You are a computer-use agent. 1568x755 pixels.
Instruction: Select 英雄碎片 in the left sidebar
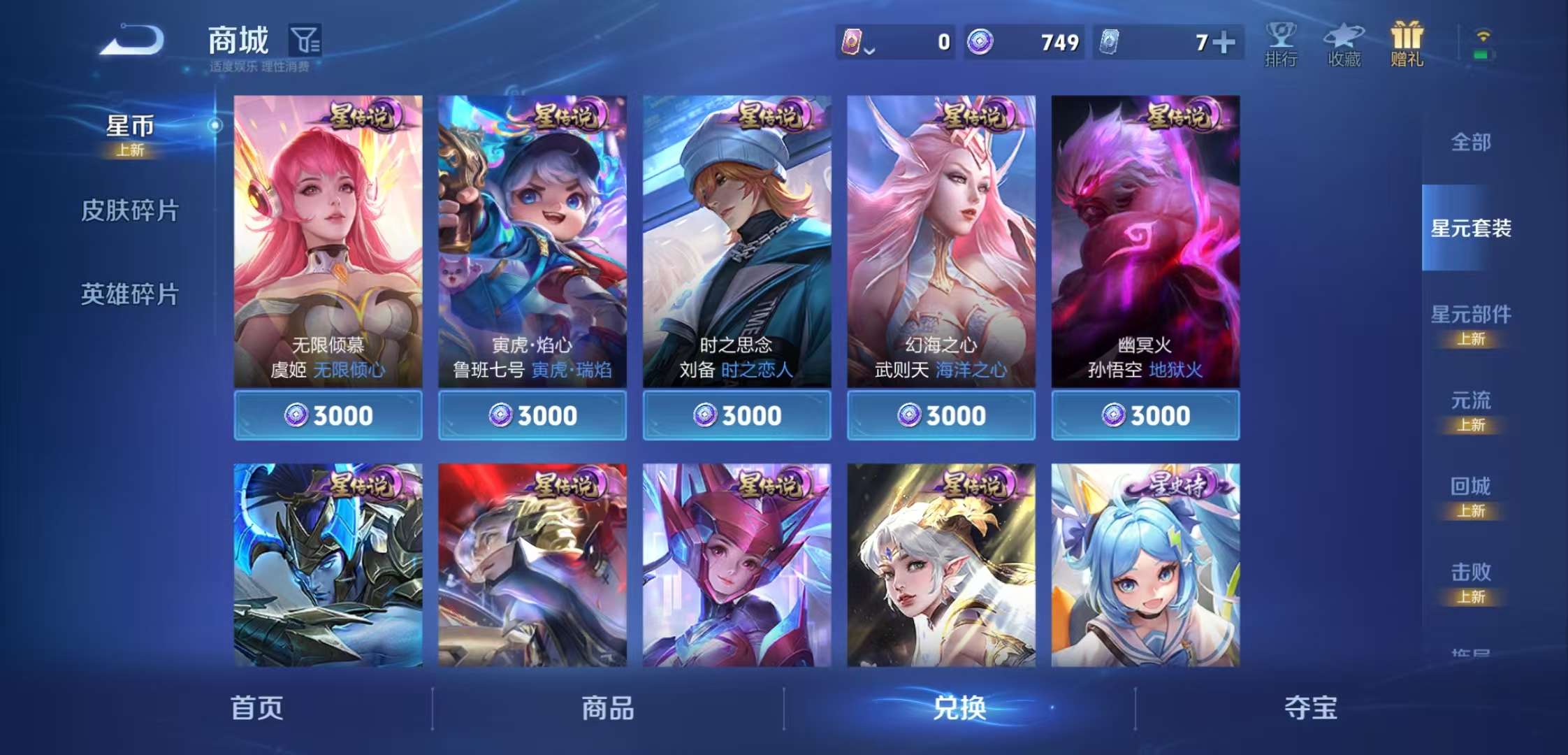pos(131,294)
